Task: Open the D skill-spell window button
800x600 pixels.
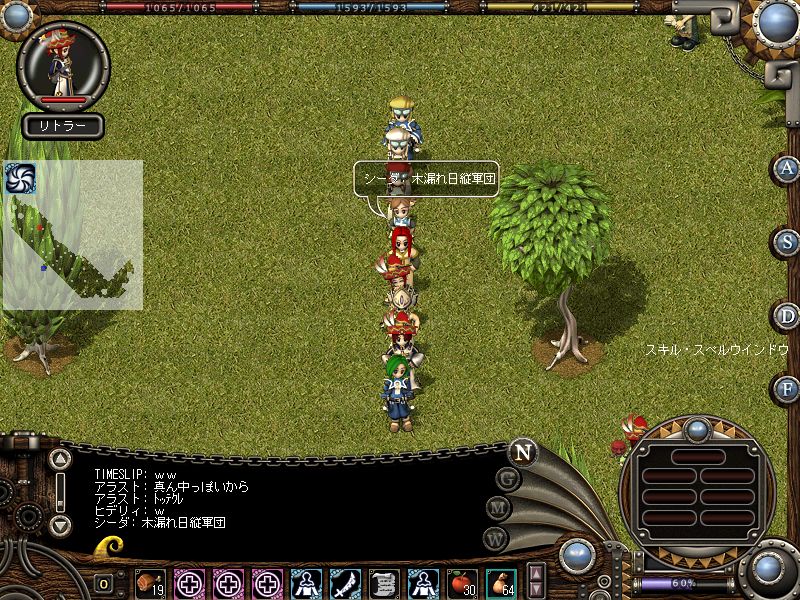Action: [x=787, y=316]
